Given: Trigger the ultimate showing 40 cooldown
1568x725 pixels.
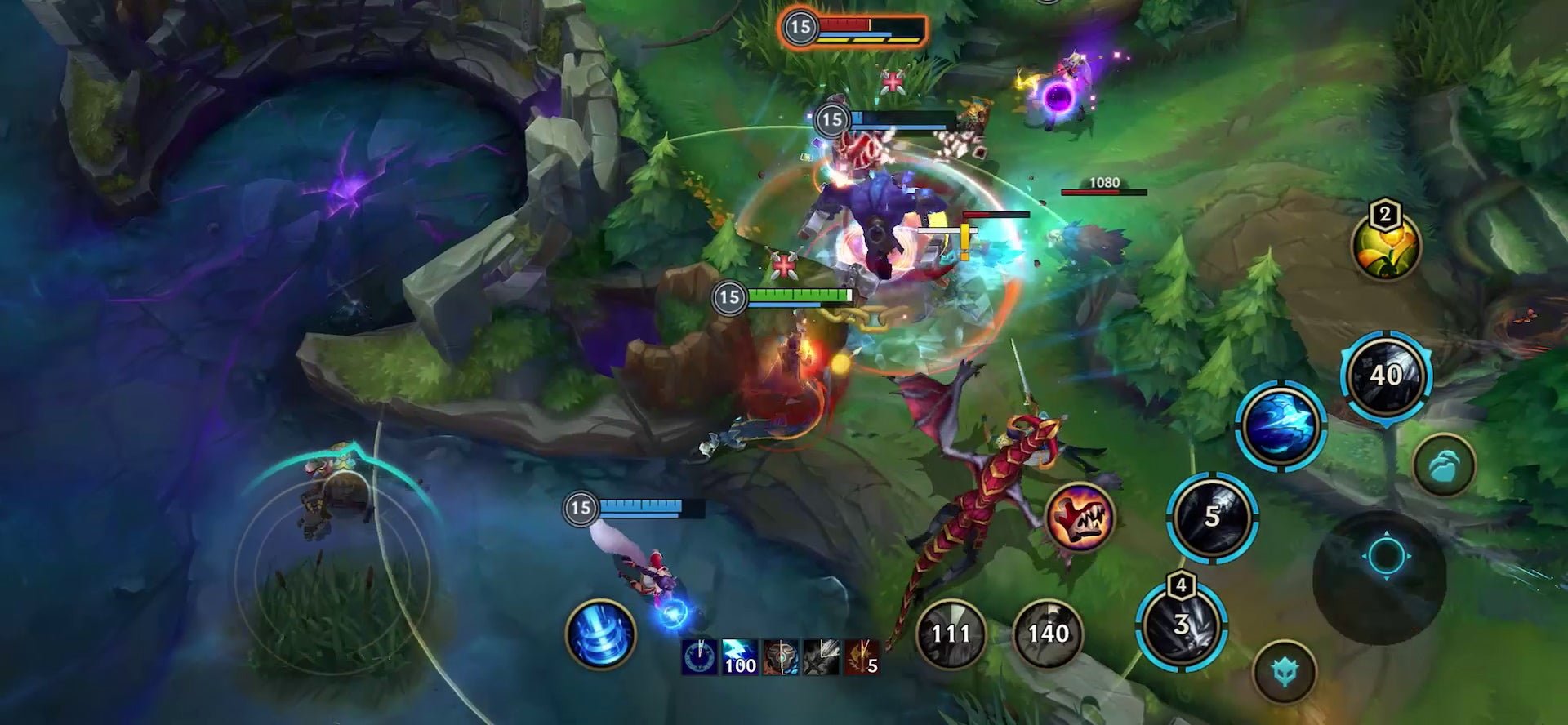Looking at the screenshot, I should coord(1386,376).
